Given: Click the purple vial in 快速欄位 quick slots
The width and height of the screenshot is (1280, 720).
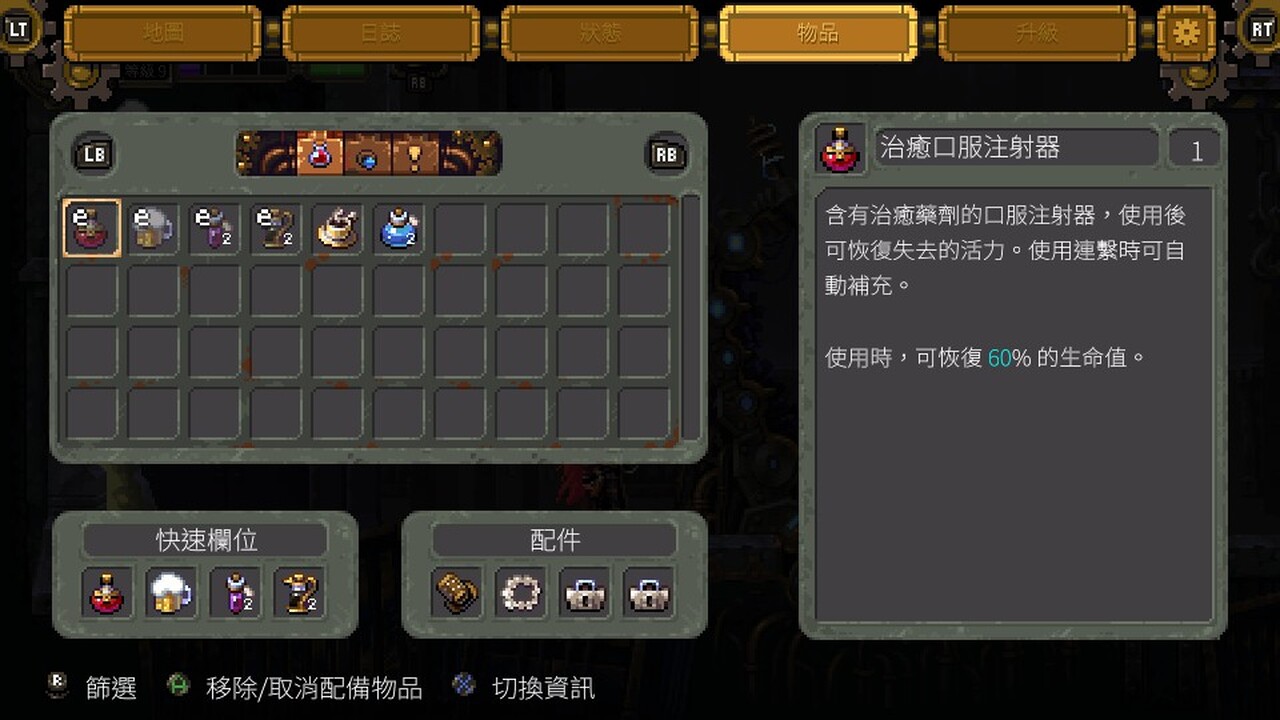Looking at the screenshot, I should (x=235, y=592).
